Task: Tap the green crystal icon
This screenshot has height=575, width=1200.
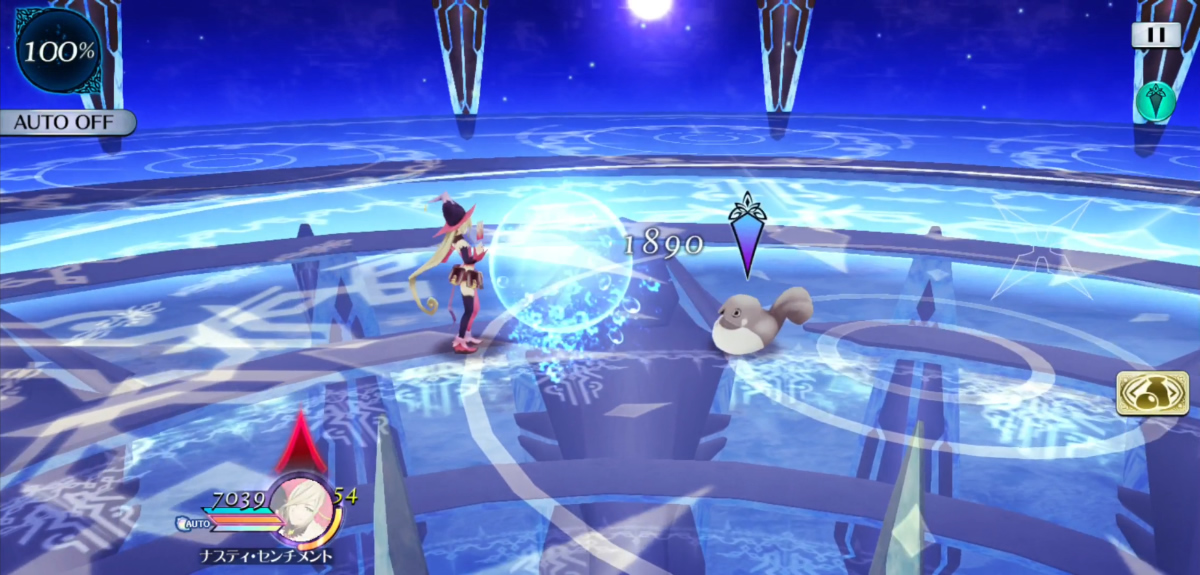Action: coord(1155,102)
